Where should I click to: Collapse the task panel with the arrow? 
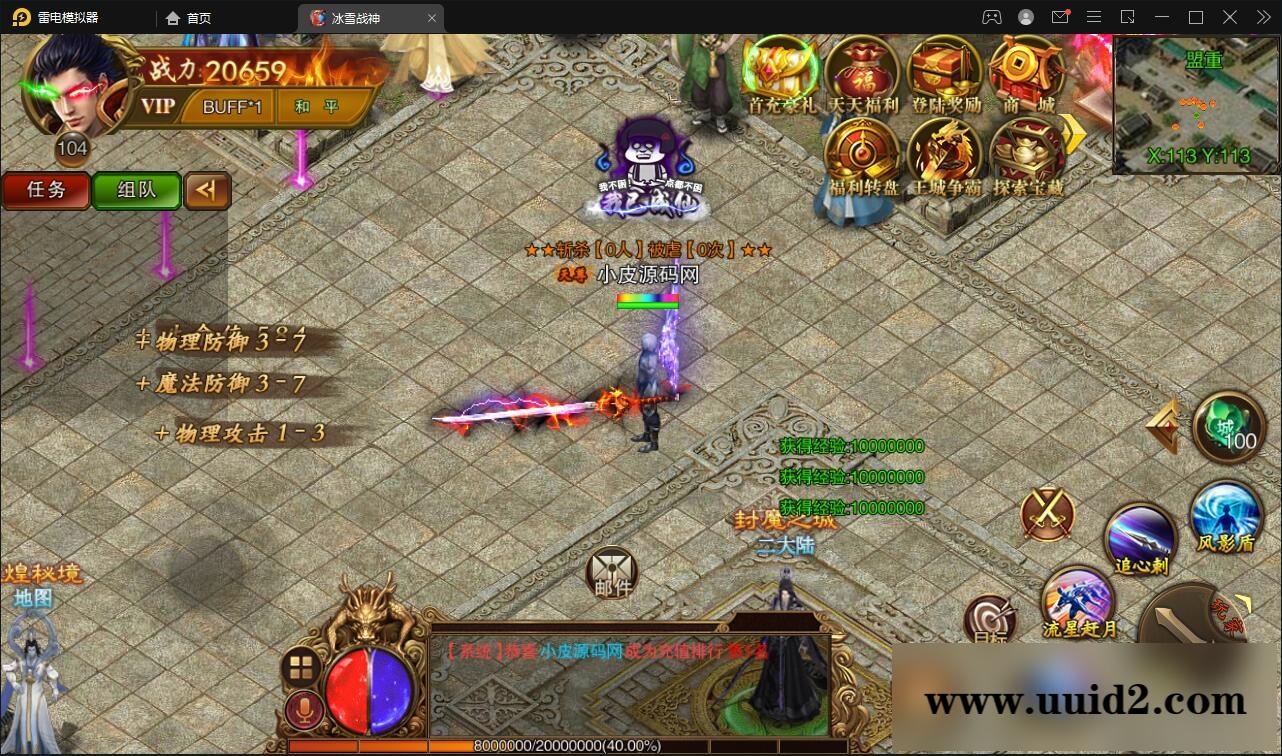pos(207,190)
